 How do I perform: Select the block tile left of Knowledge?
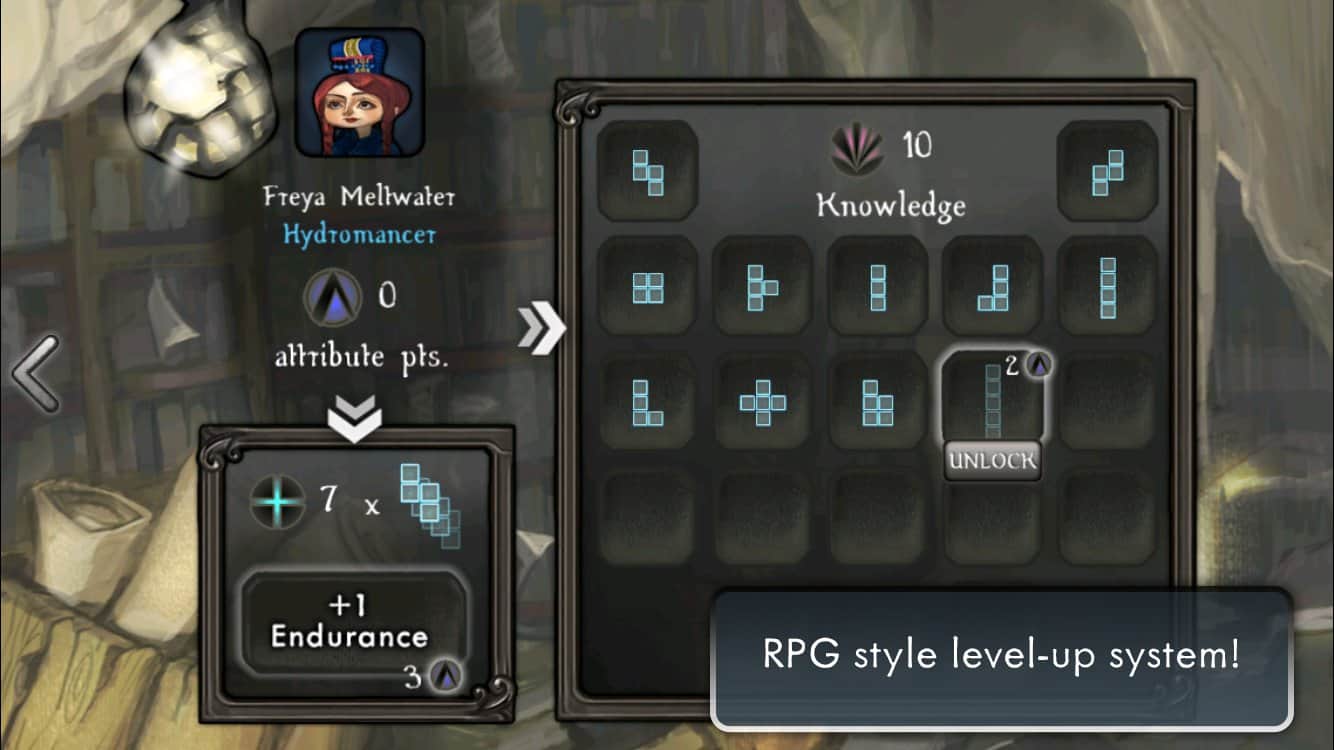[648, 172]
